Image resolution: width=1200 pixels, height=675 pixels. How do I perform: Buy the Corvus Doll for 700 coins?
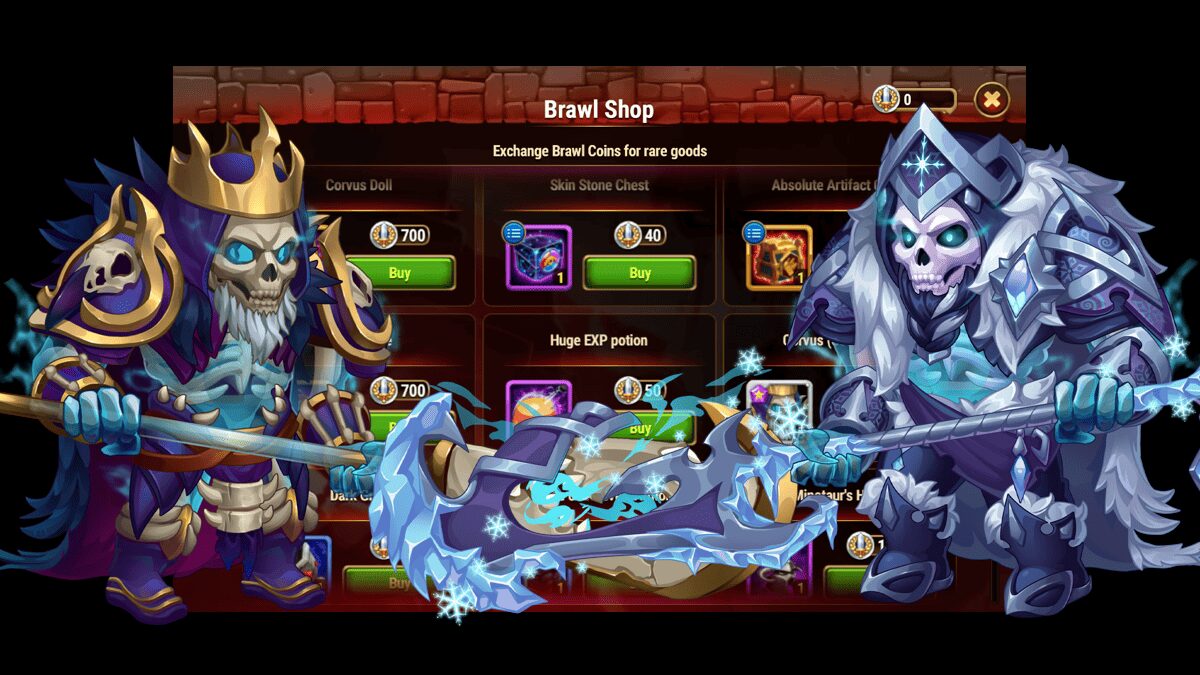click(399, 273)
